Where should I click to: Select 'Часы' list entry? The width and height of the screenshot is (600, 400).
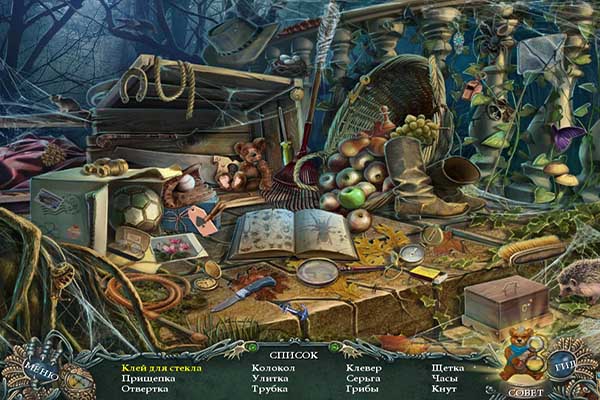point(444,379)
